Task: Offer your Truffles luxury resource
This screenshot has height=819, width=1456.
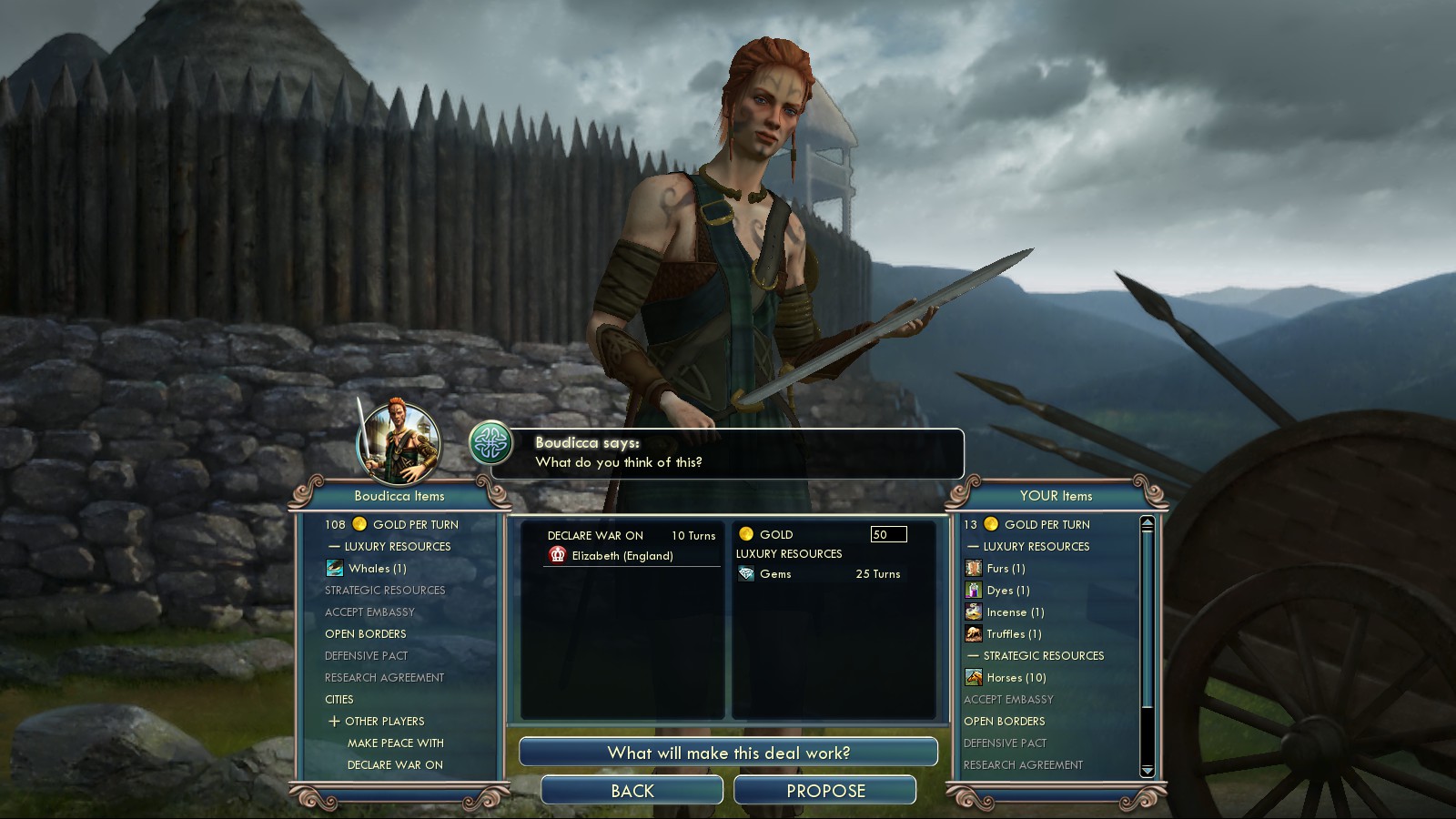Action: point(1013,633)
